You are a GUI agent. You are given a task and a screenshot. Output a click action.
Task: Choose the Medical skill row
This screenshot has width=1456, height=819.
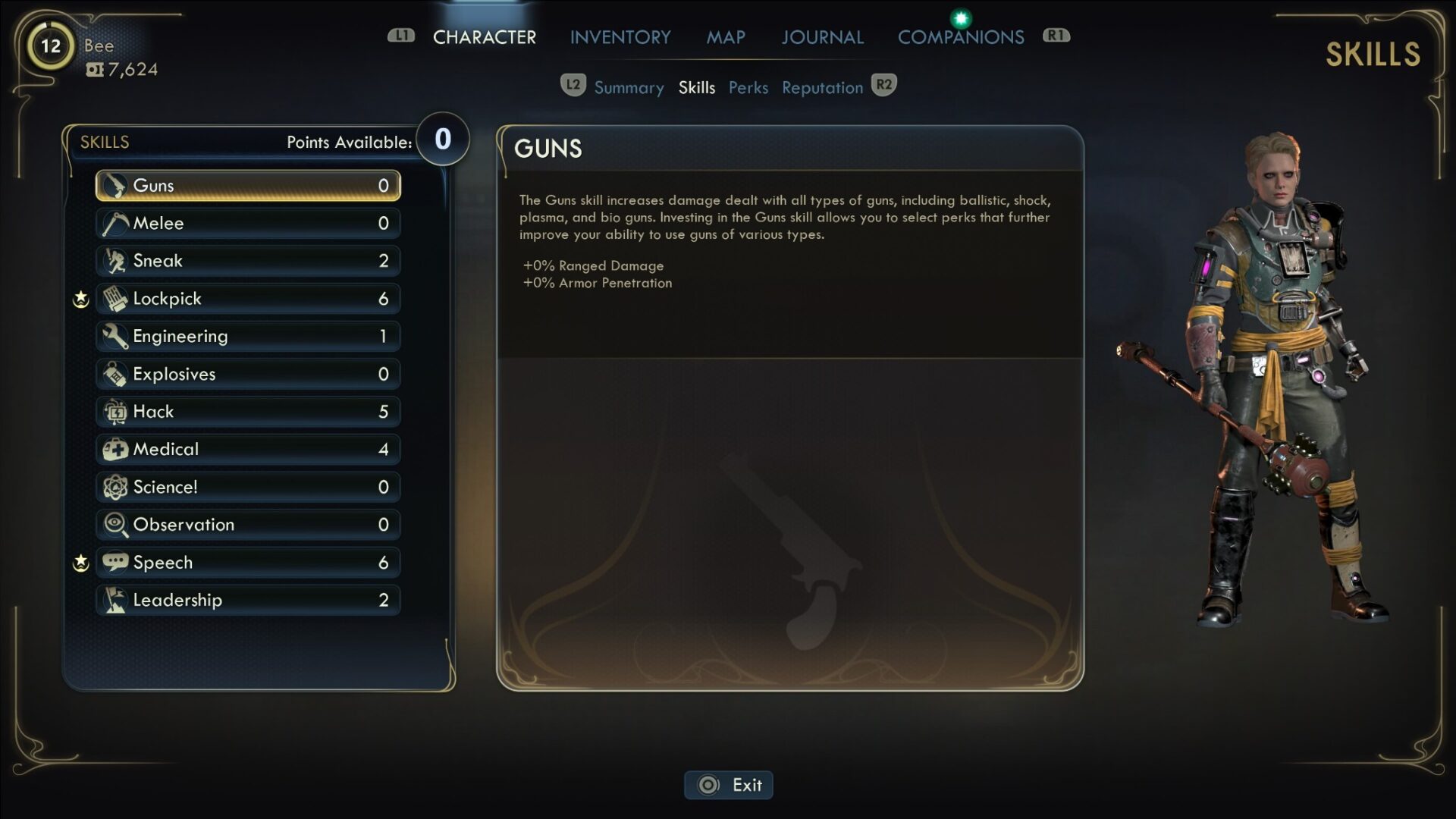[248, 449]
